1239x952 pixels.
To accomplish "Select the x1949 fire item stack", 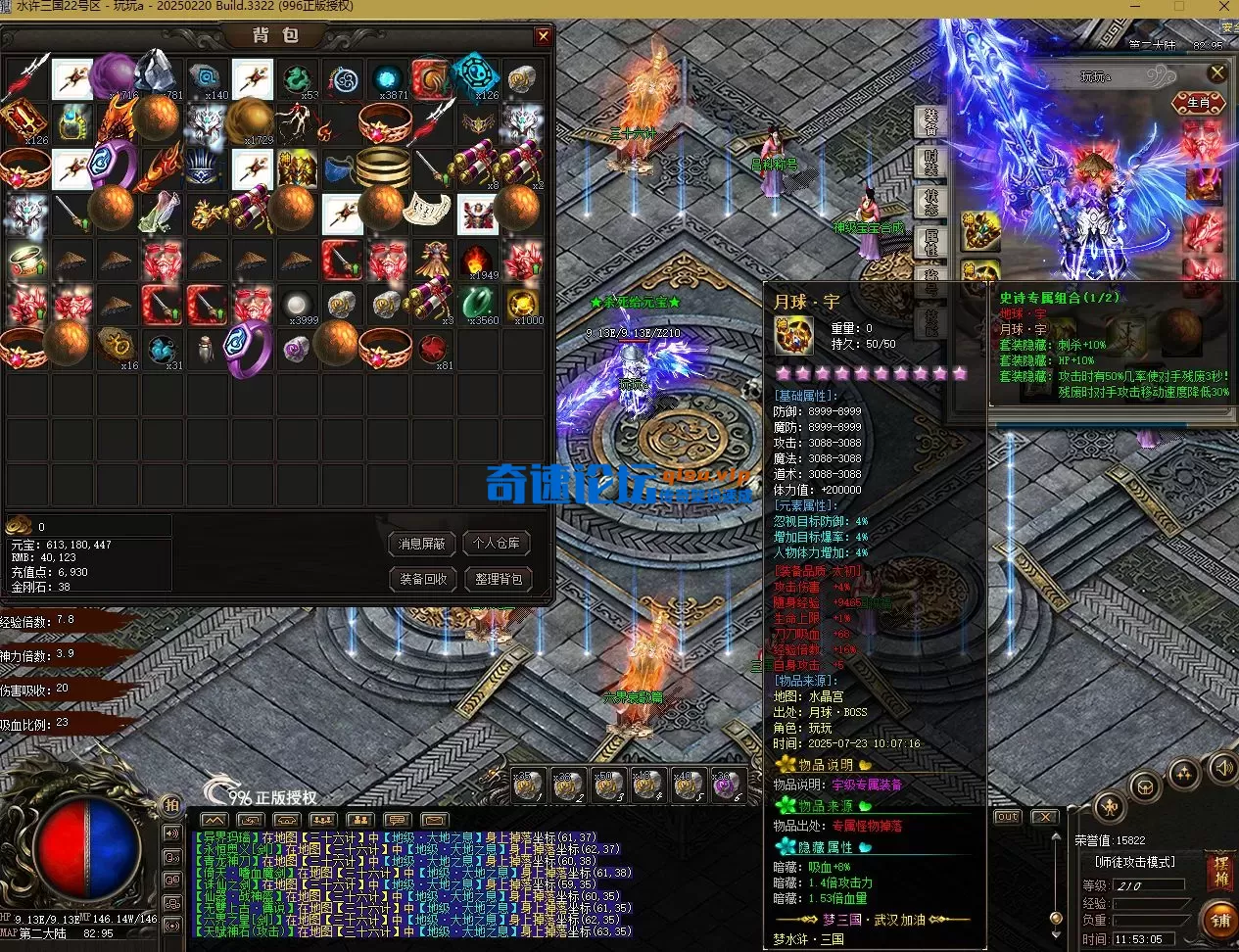I will coord(478,261).
